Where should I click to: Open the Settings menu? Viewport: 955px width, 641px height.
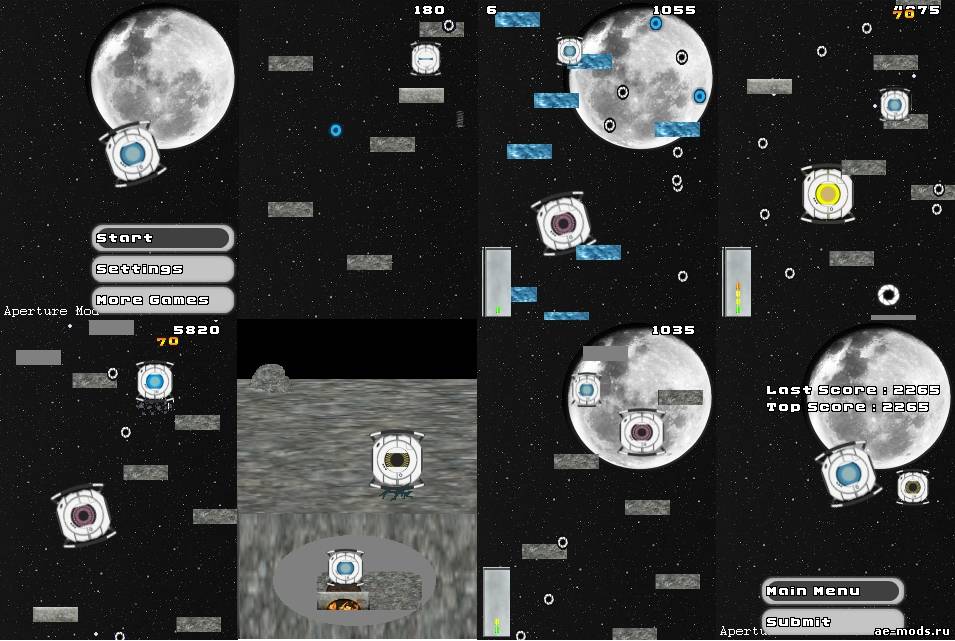(163, 269)
